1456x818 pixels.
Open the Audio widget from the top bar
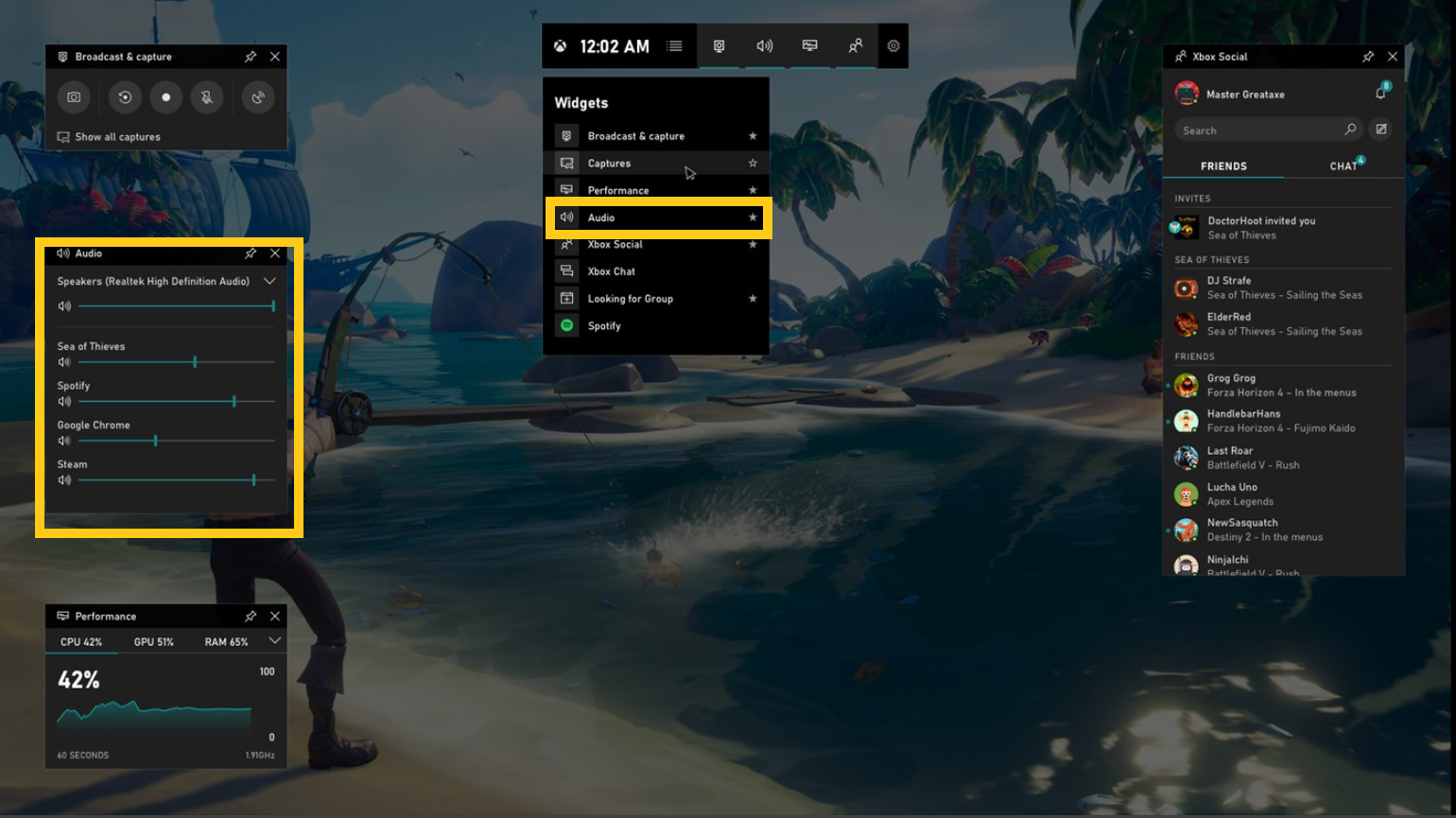pos(764,45)
